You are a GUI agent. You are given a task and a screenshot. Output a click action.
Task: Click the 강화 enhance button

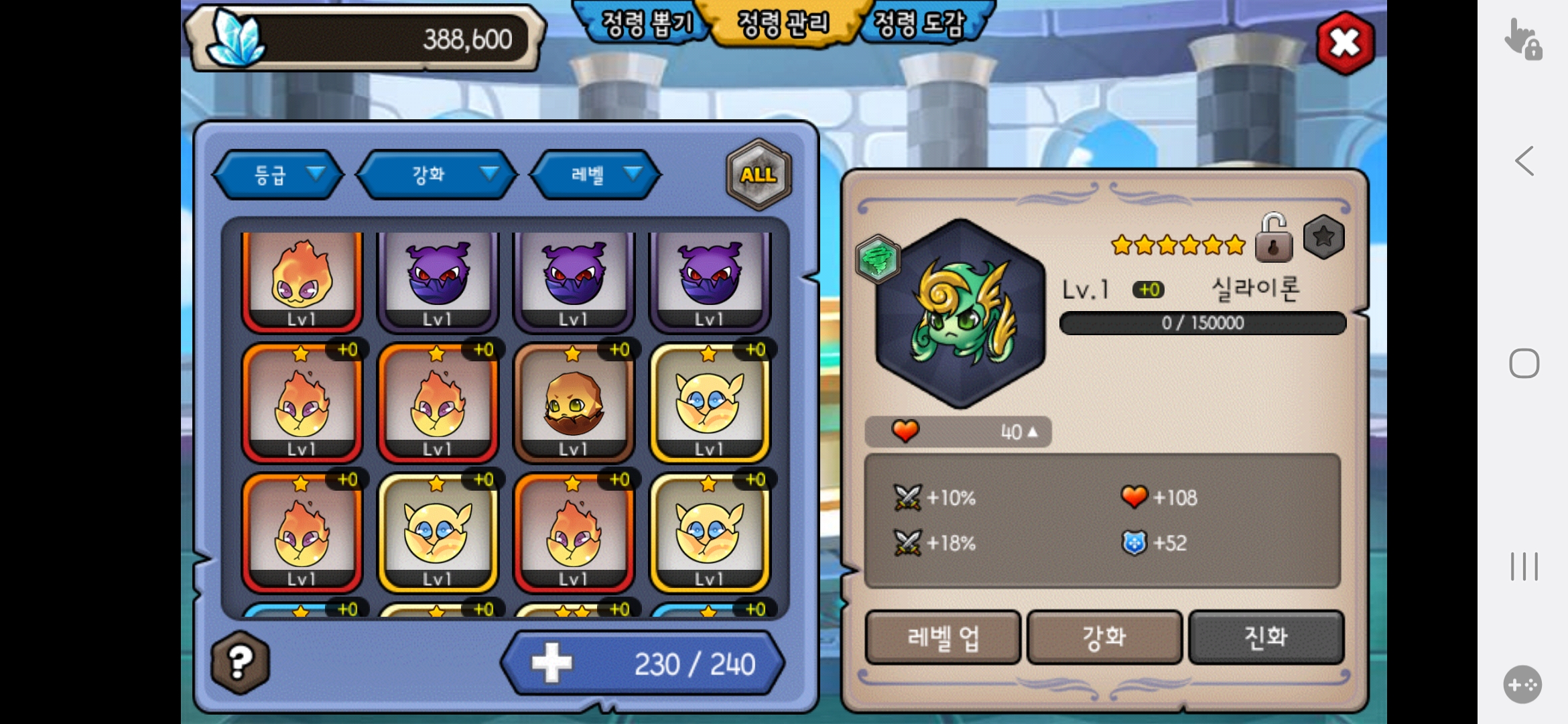1104,637
